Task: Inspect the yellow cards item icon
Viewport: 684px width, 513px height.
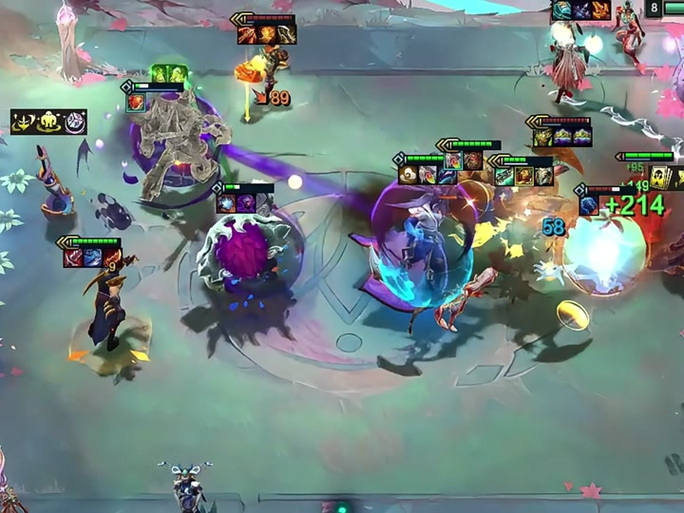Action: (659, 178)
